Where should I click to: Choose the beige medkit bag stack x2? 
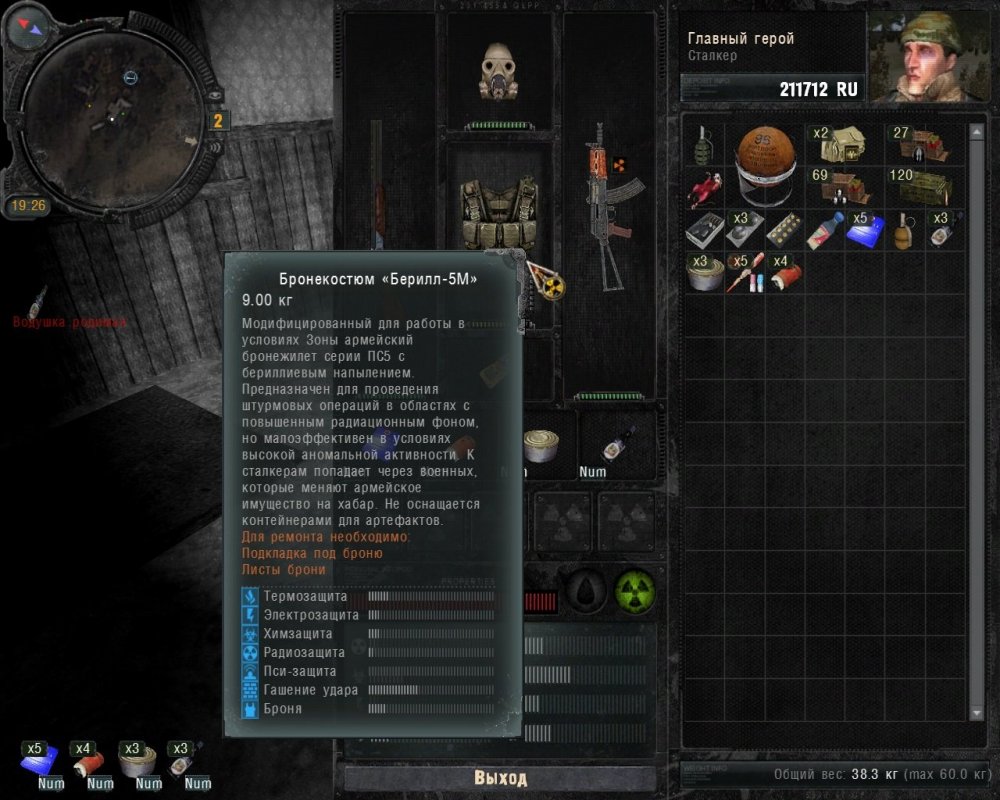tap(843, 146)
